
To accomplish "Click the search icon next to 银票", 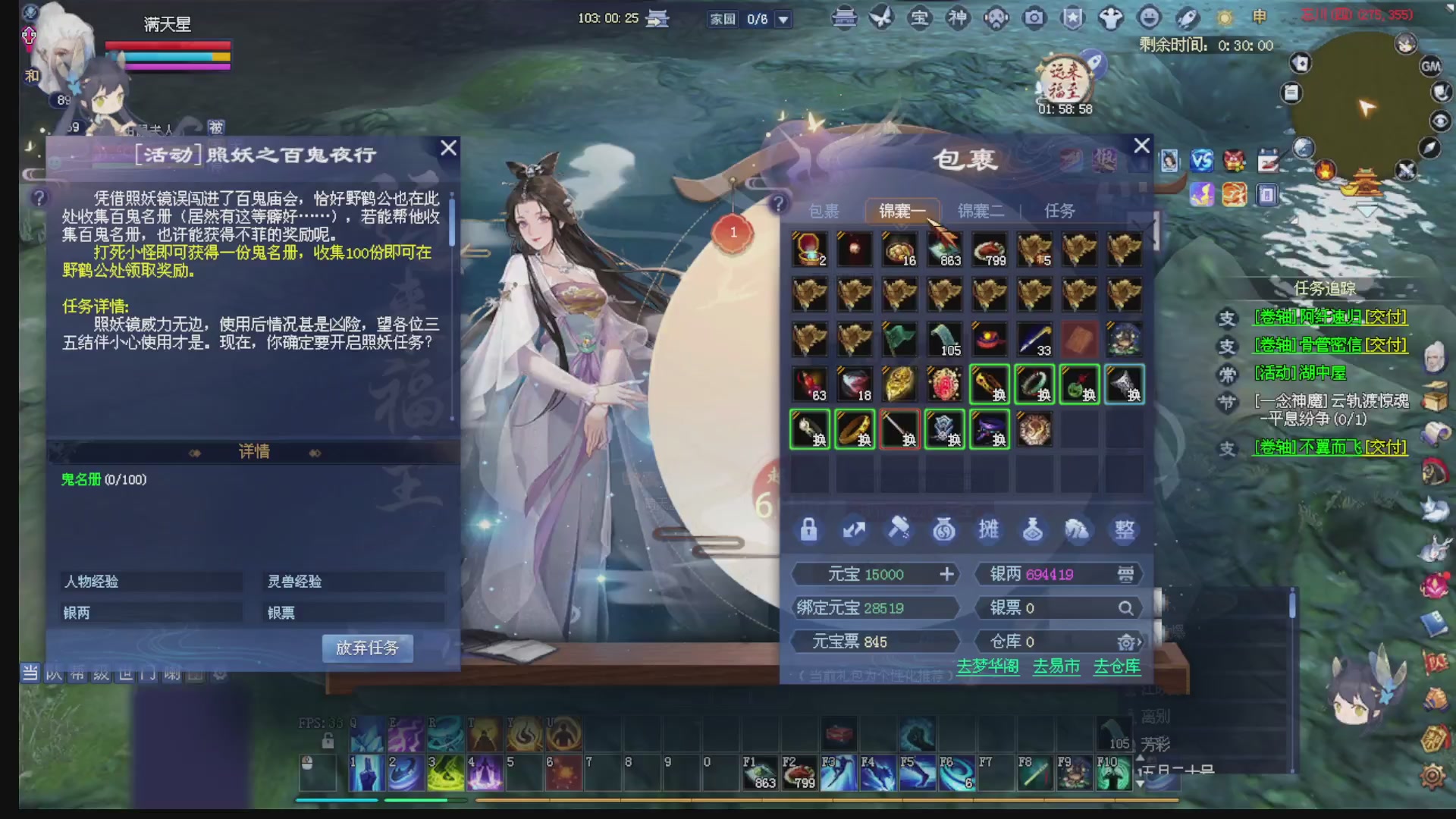I will point(1127,607).
